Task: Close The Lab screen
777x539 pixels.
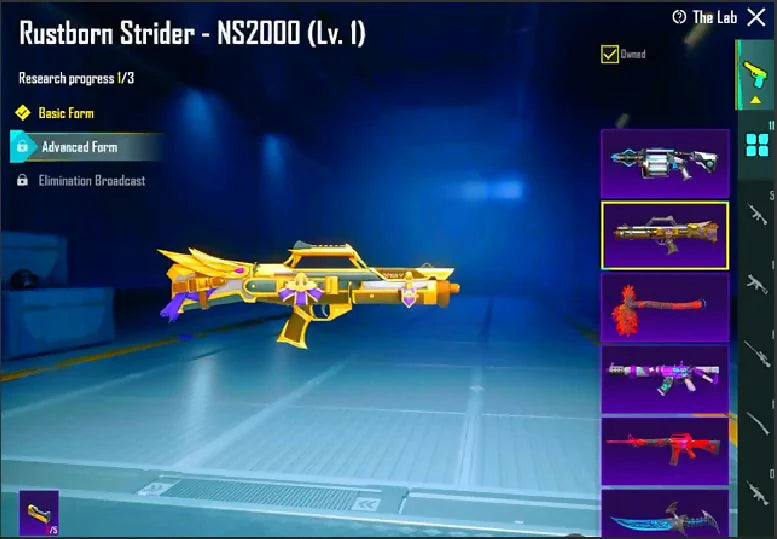Action: [755, 17]
